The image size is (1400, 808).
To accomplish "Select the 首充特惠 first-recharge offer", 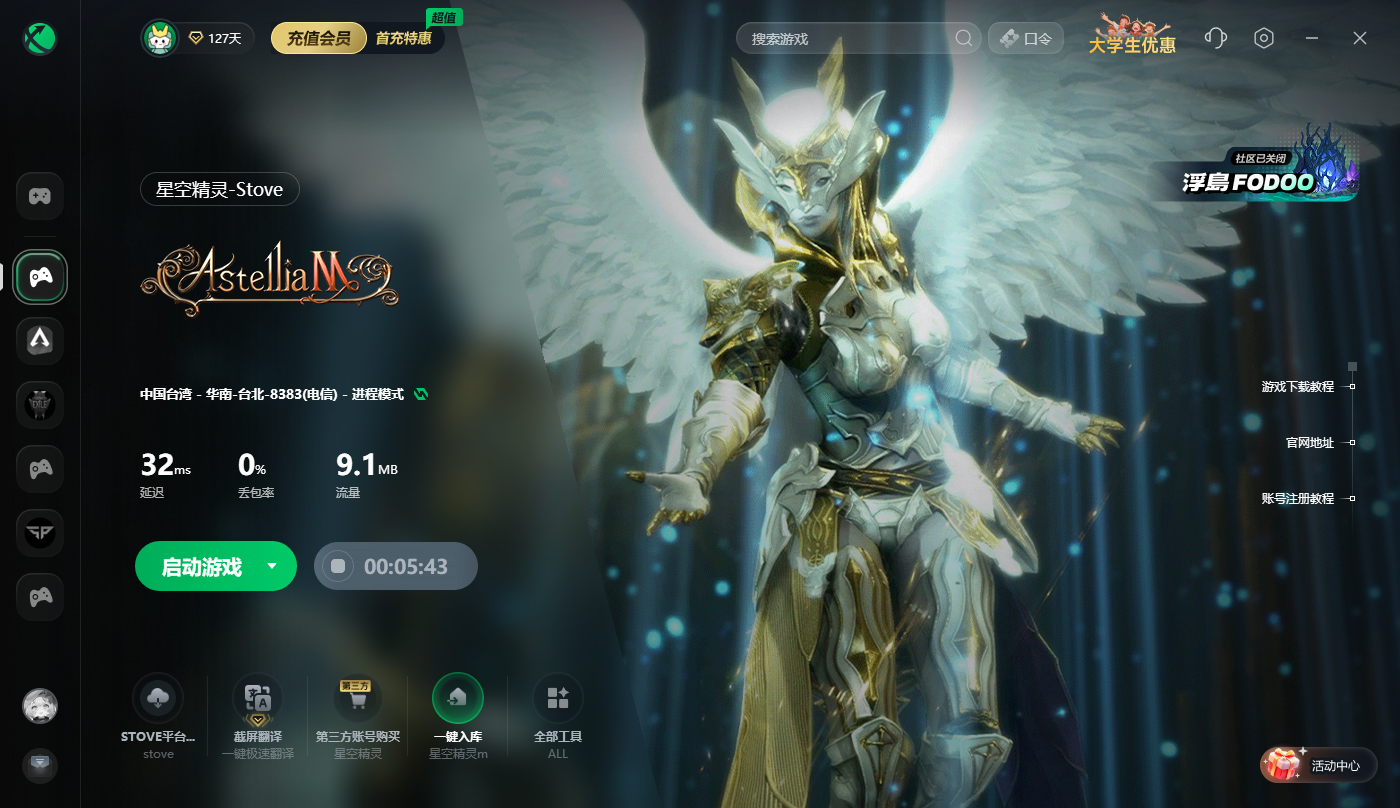I will 404,39.
